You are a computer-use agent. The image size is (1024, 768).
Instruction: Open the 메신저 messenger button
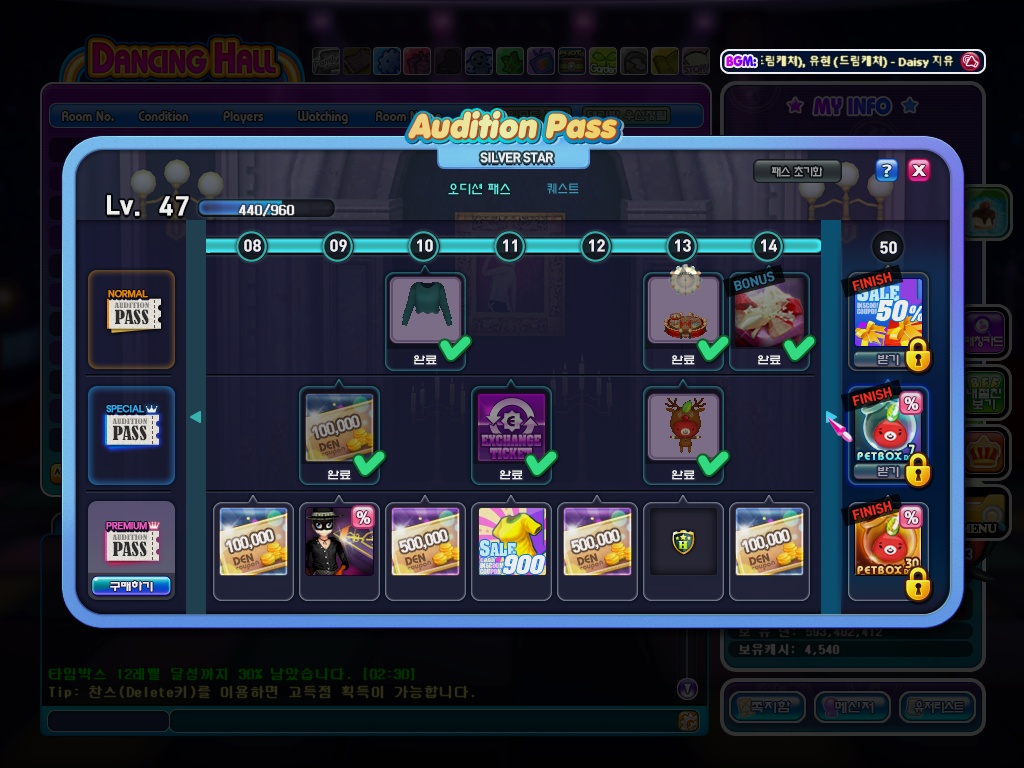click(852, 707)
